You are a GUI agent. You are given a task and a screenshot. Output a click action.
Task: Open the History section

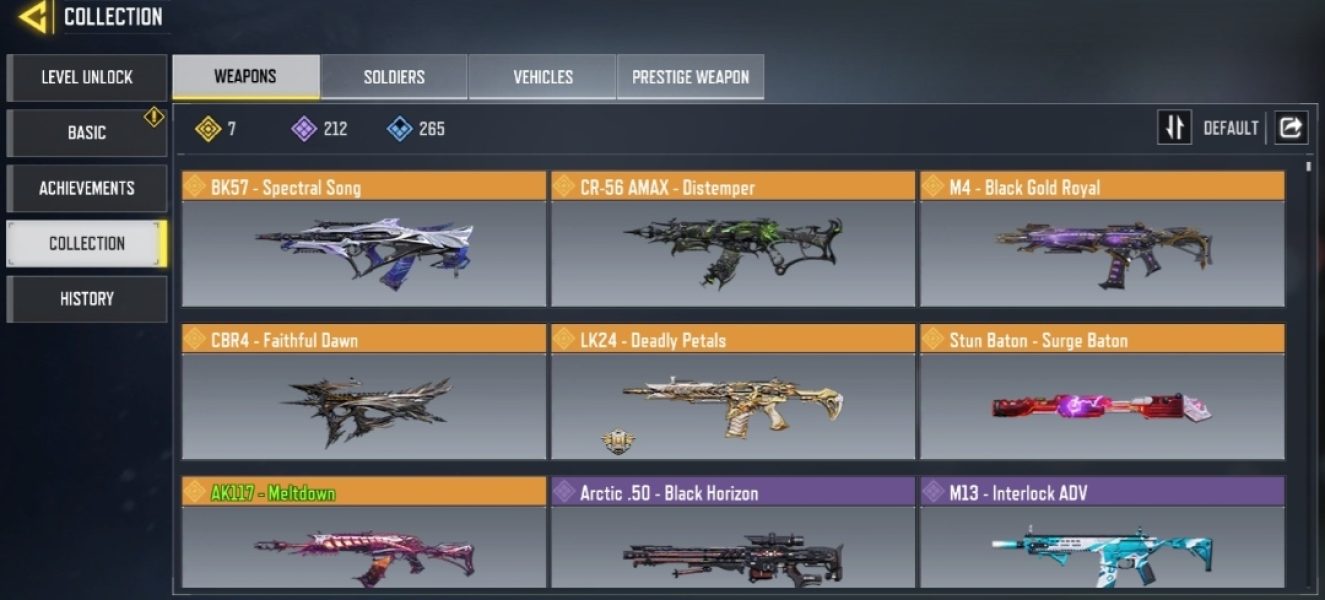tap(87, 298)
